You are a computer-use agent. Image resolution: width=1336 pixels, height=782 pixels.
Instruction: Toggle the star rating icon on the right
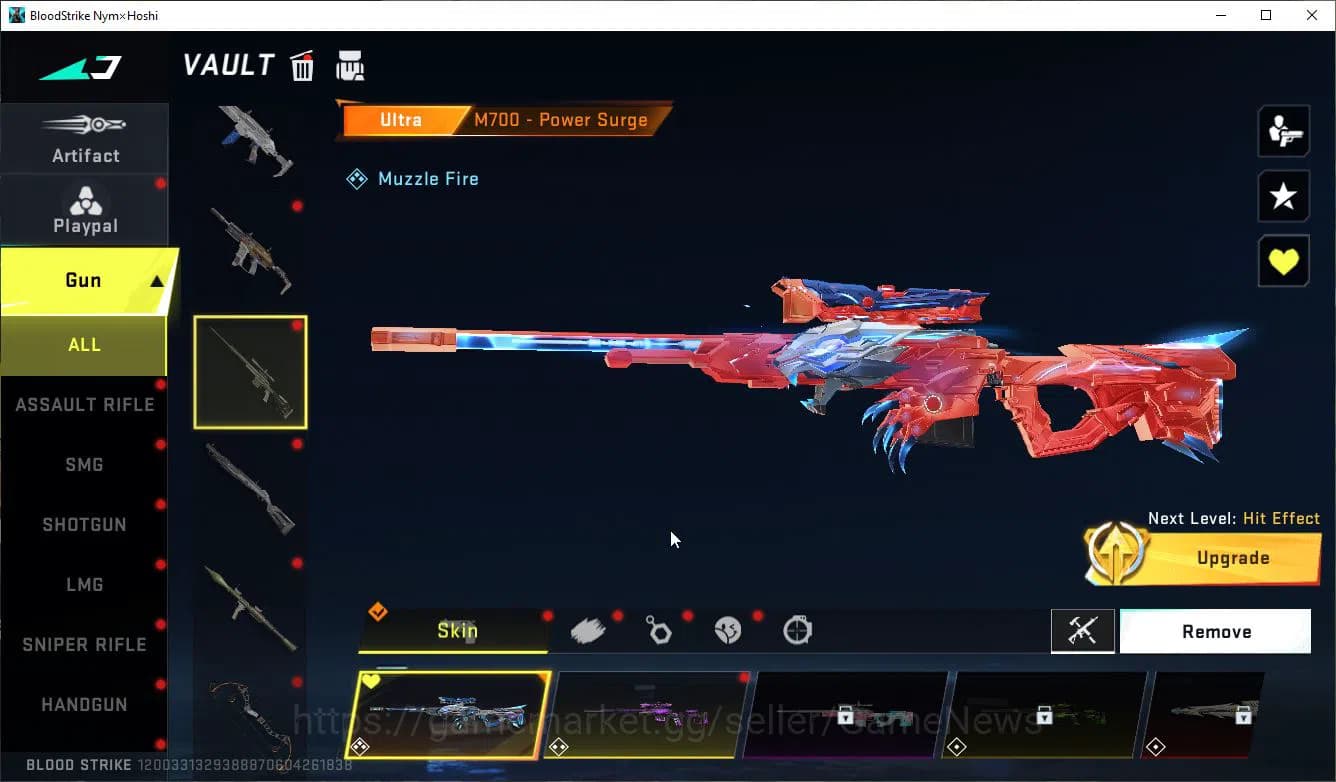pyautogui.click(x=1283, y=196)
